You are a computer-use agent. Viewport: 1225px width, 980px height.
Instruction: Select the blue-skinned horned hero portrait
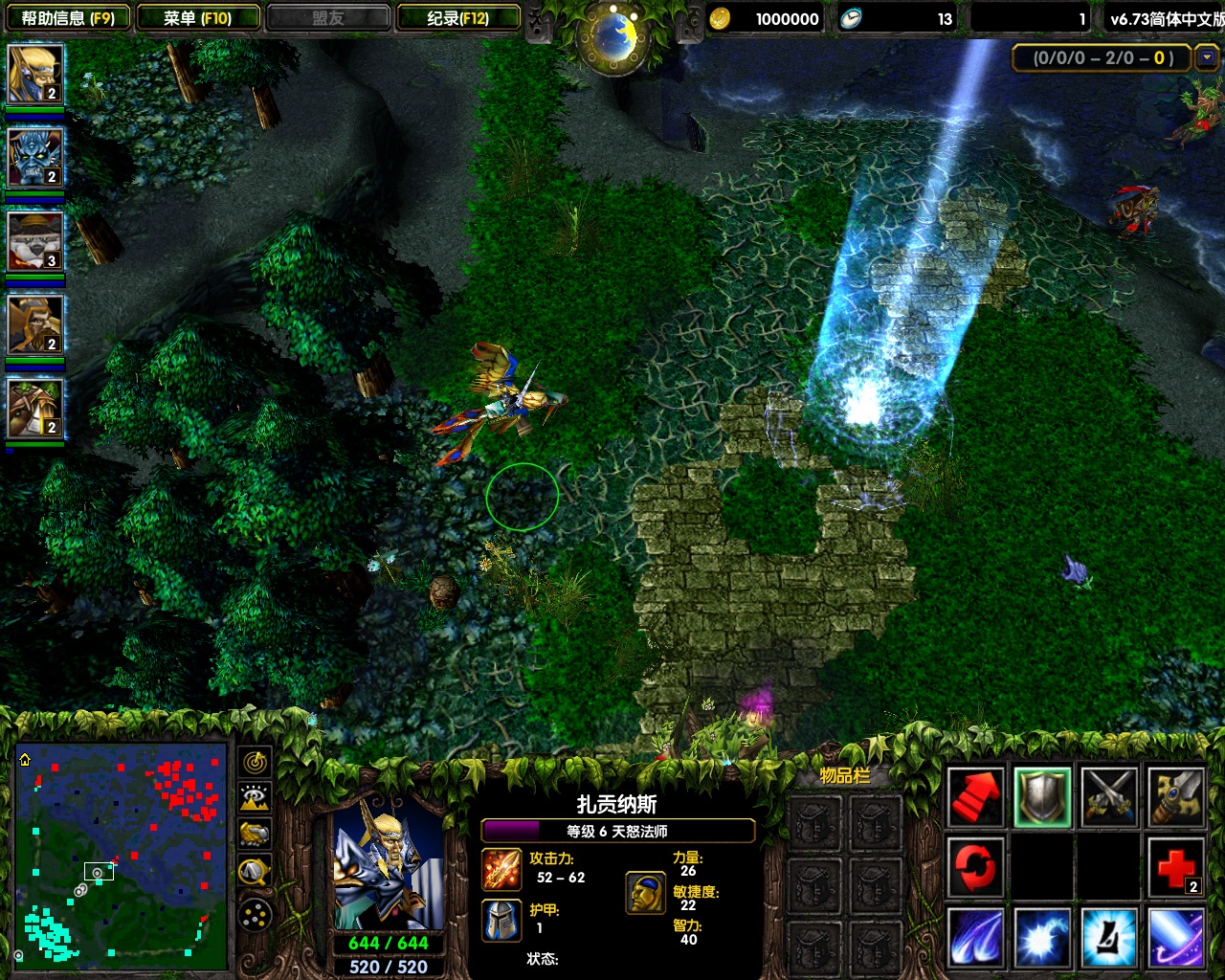click(x=35, y=156)
